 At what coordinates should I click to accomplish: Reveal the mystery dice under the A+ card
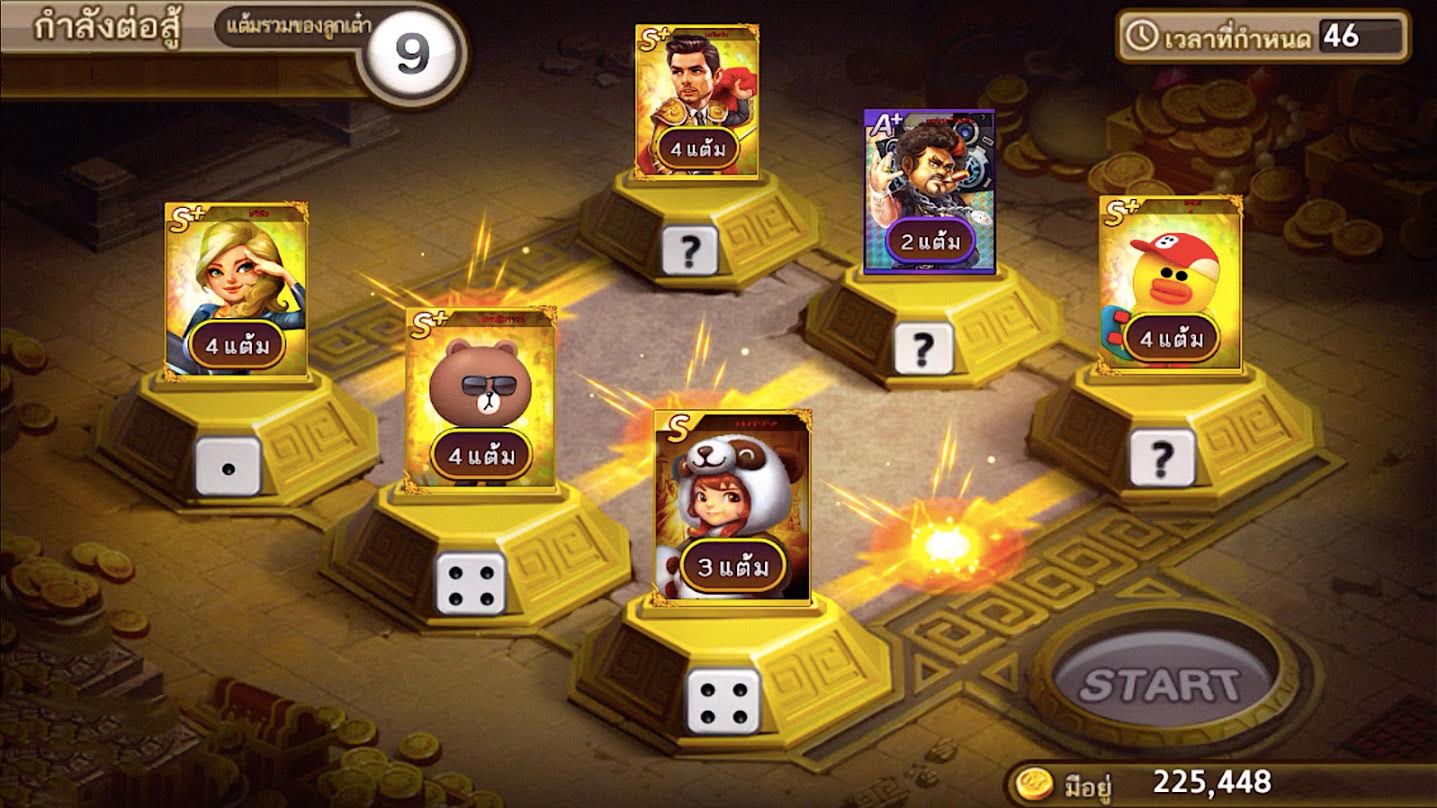922,348
